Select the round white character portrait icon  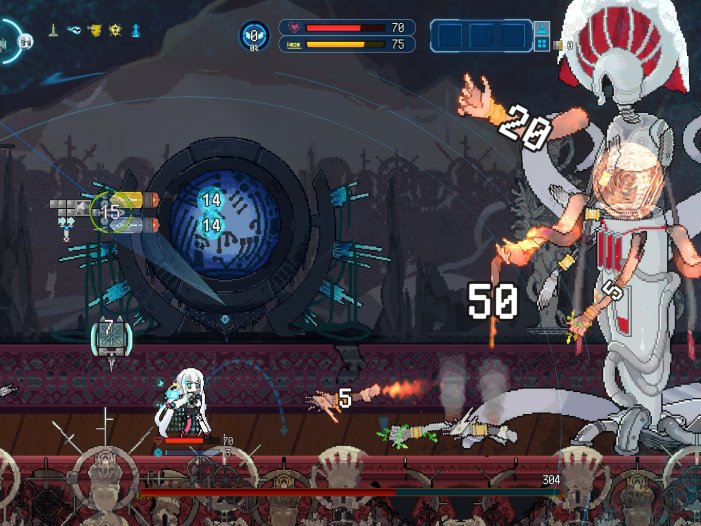pyautogui.click(x=27, y=40)
